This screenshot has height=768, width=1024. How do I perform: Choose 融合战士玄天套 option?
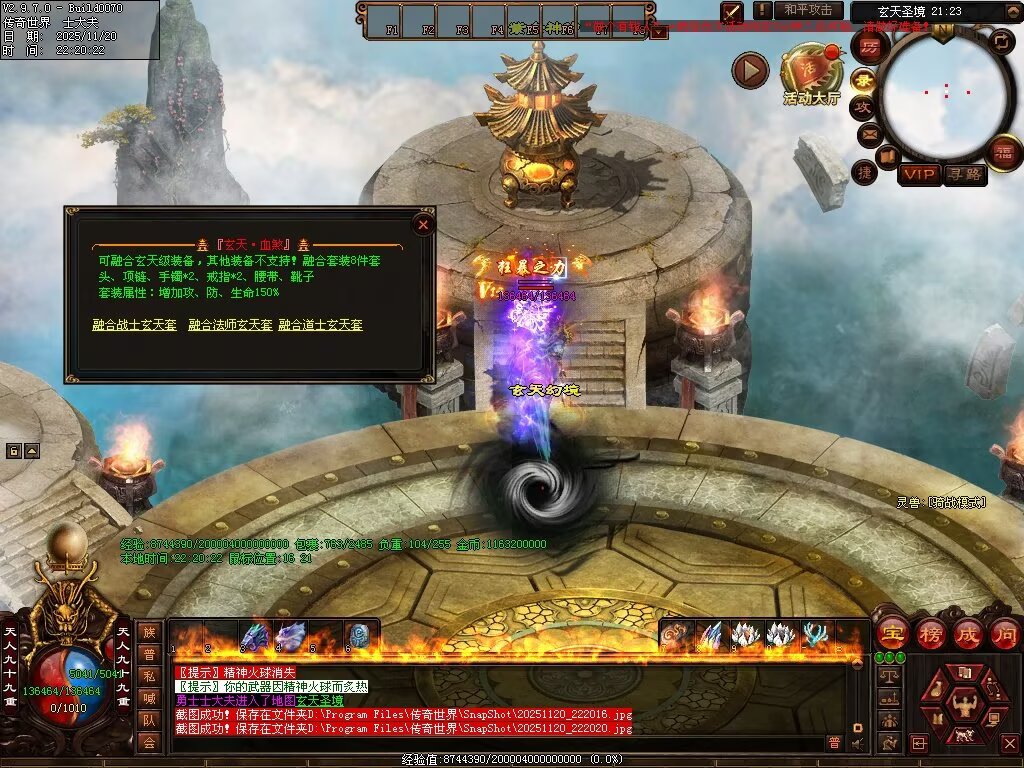pos(134,325)
